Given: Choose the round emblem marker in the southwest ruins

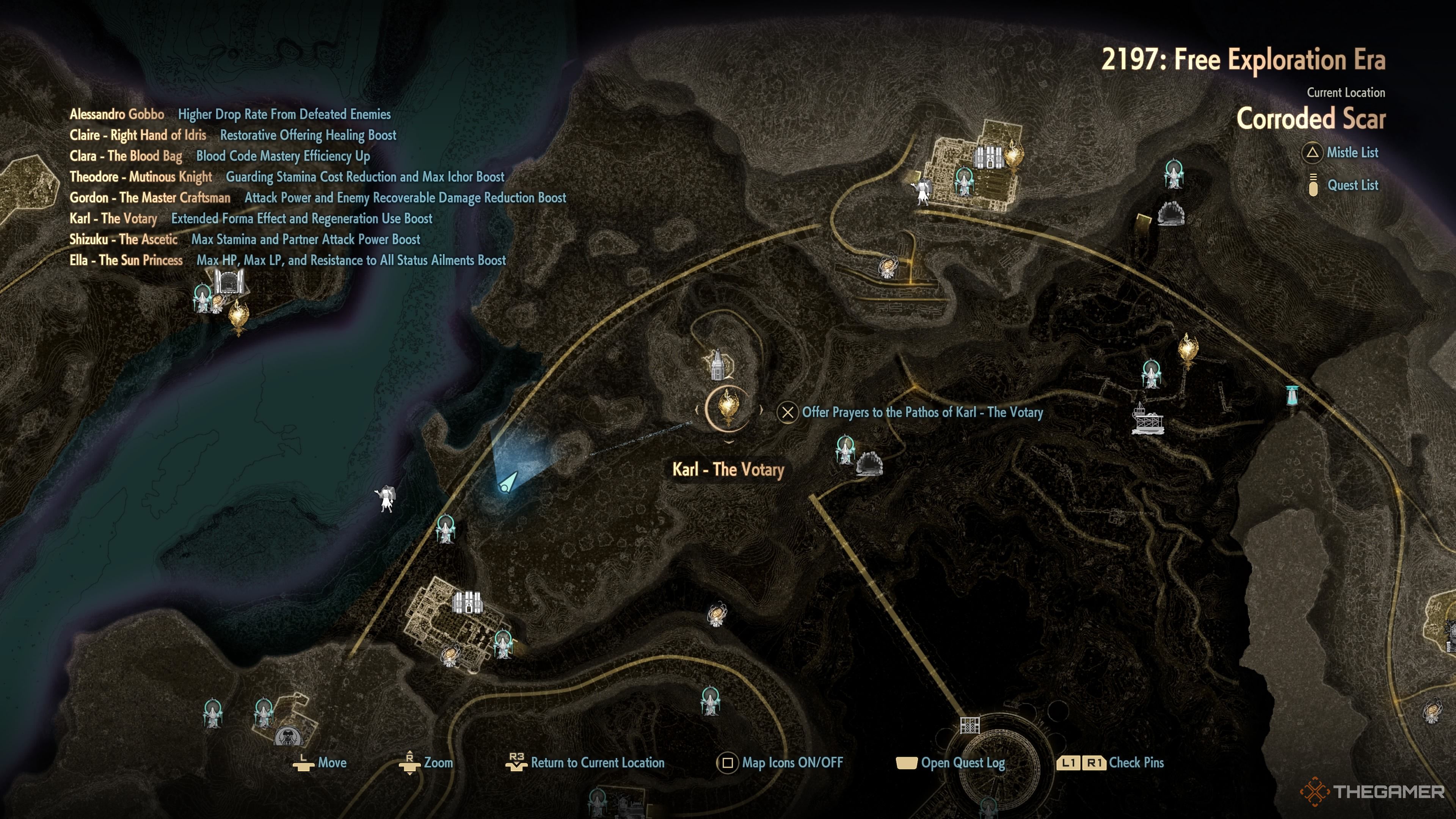Looking at the screenshot, I should click(288, 736).
